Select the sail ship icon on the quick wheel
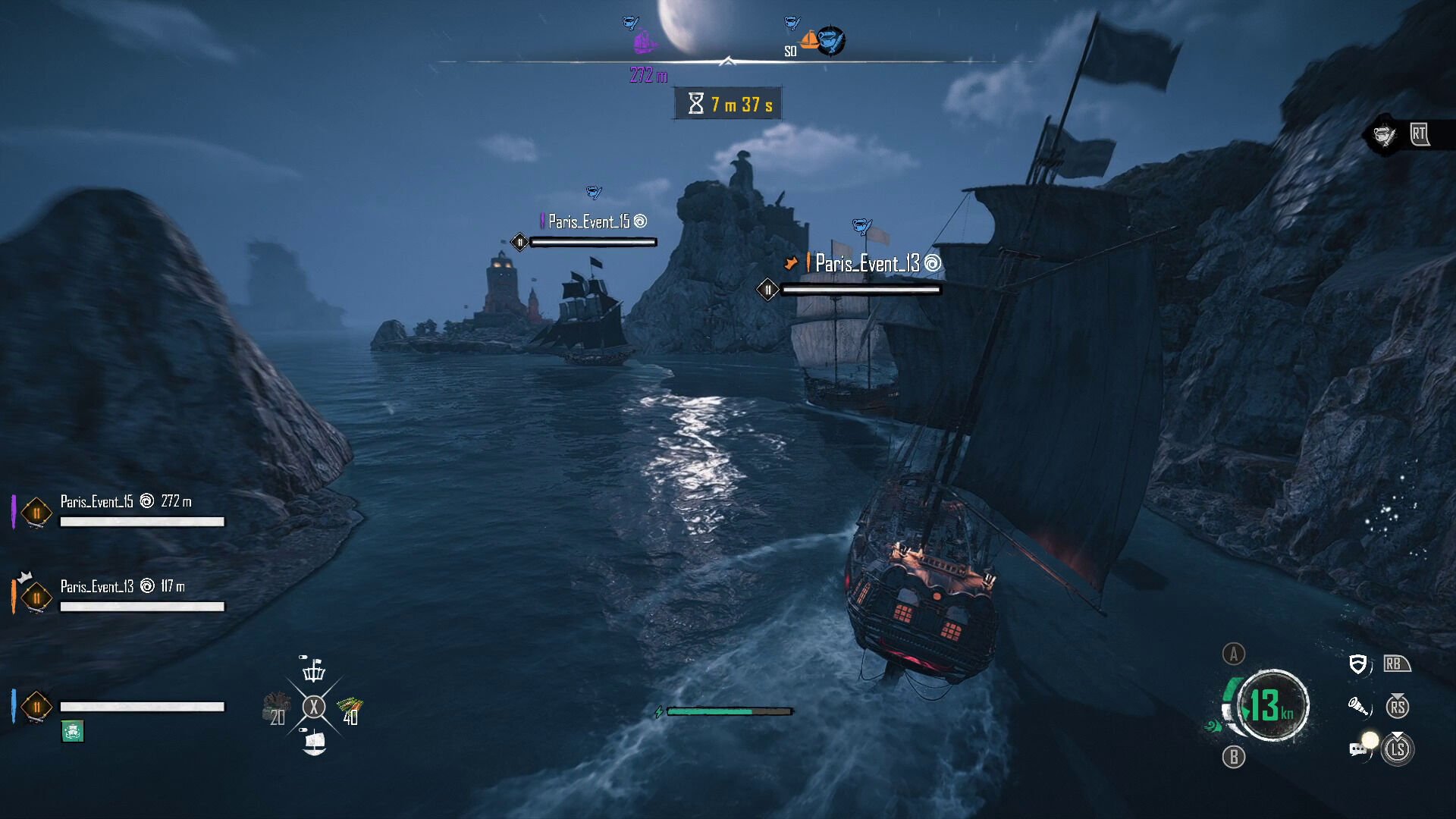Image resolution: width=1456 pixels, height=819 pixels. pyautogui.click(x=314, y=742)
